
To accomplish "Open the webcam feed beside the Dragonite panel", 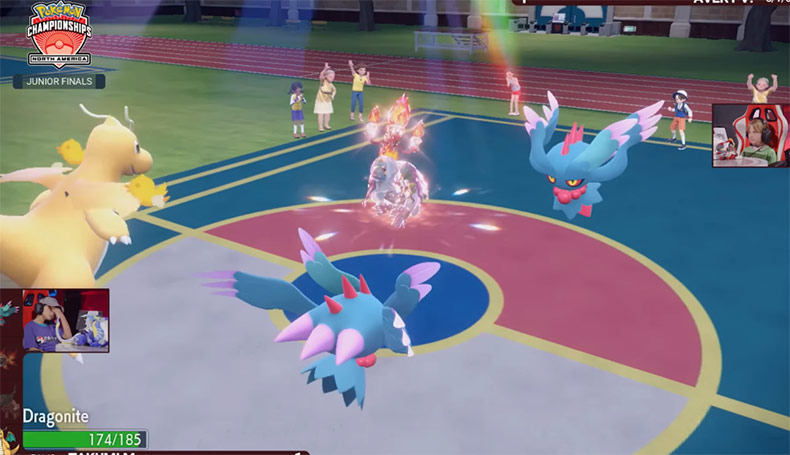I will click(x=65, y=321).
